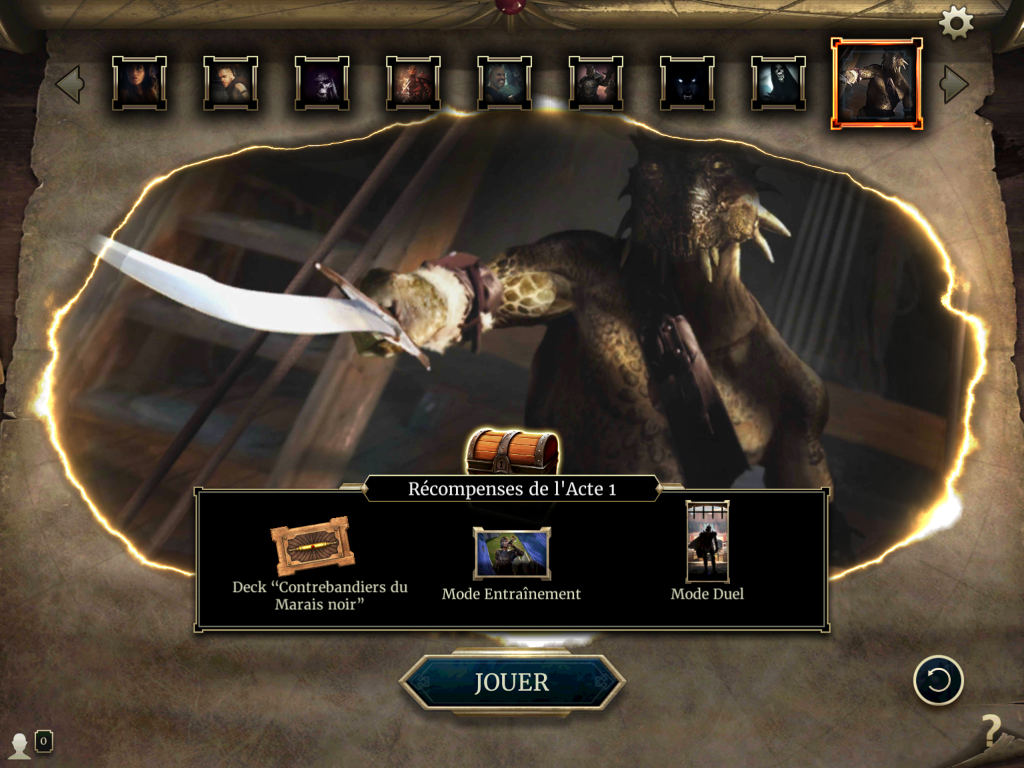Screen dimensions: 1024x768
Task: Select the highlighted Argonian chapter portrait
Action: (x=877, y=84)
